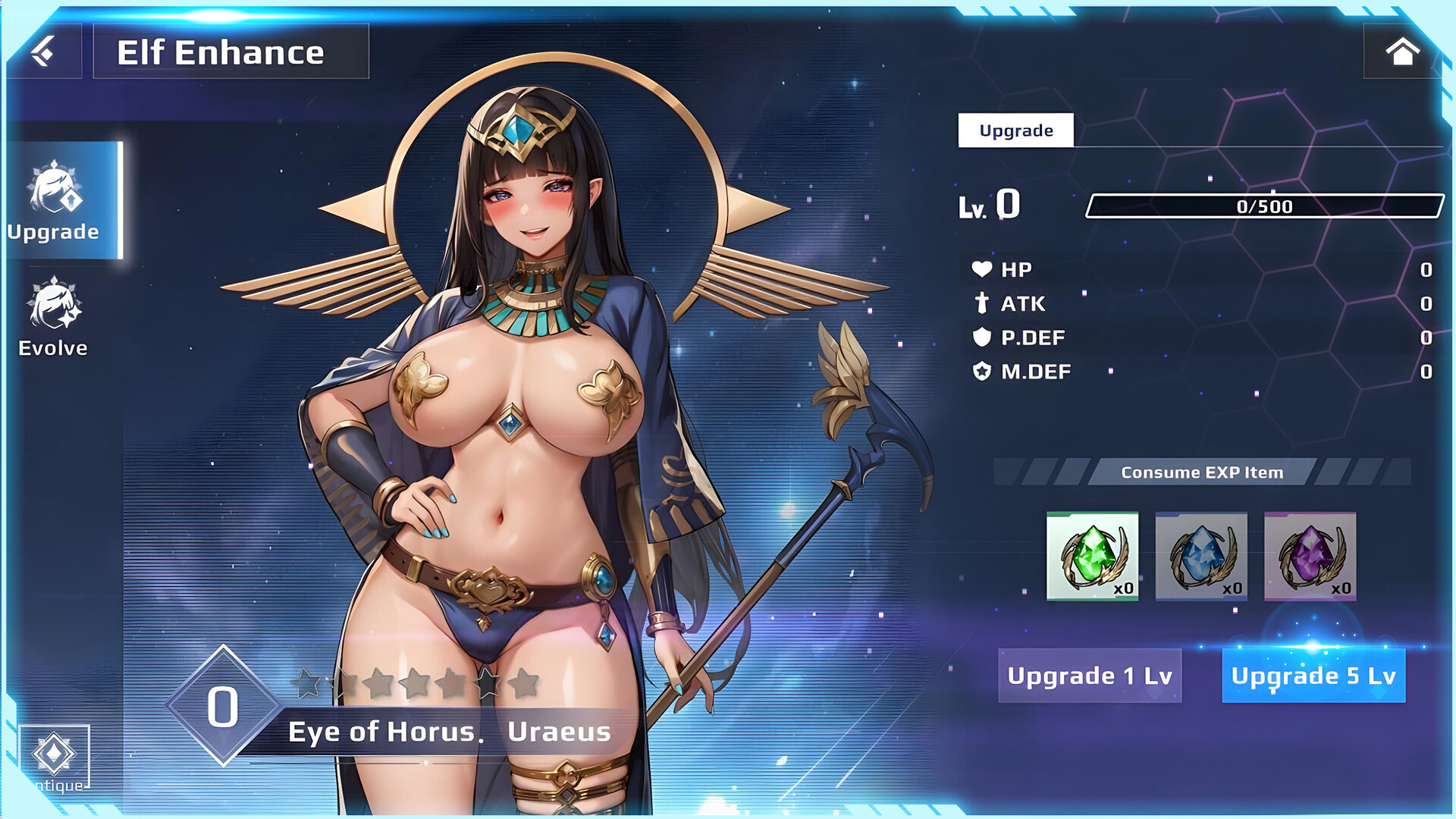Select the purple EXP gem item
This screenshot has height=819, width=1456.
tap(1310, 555)
